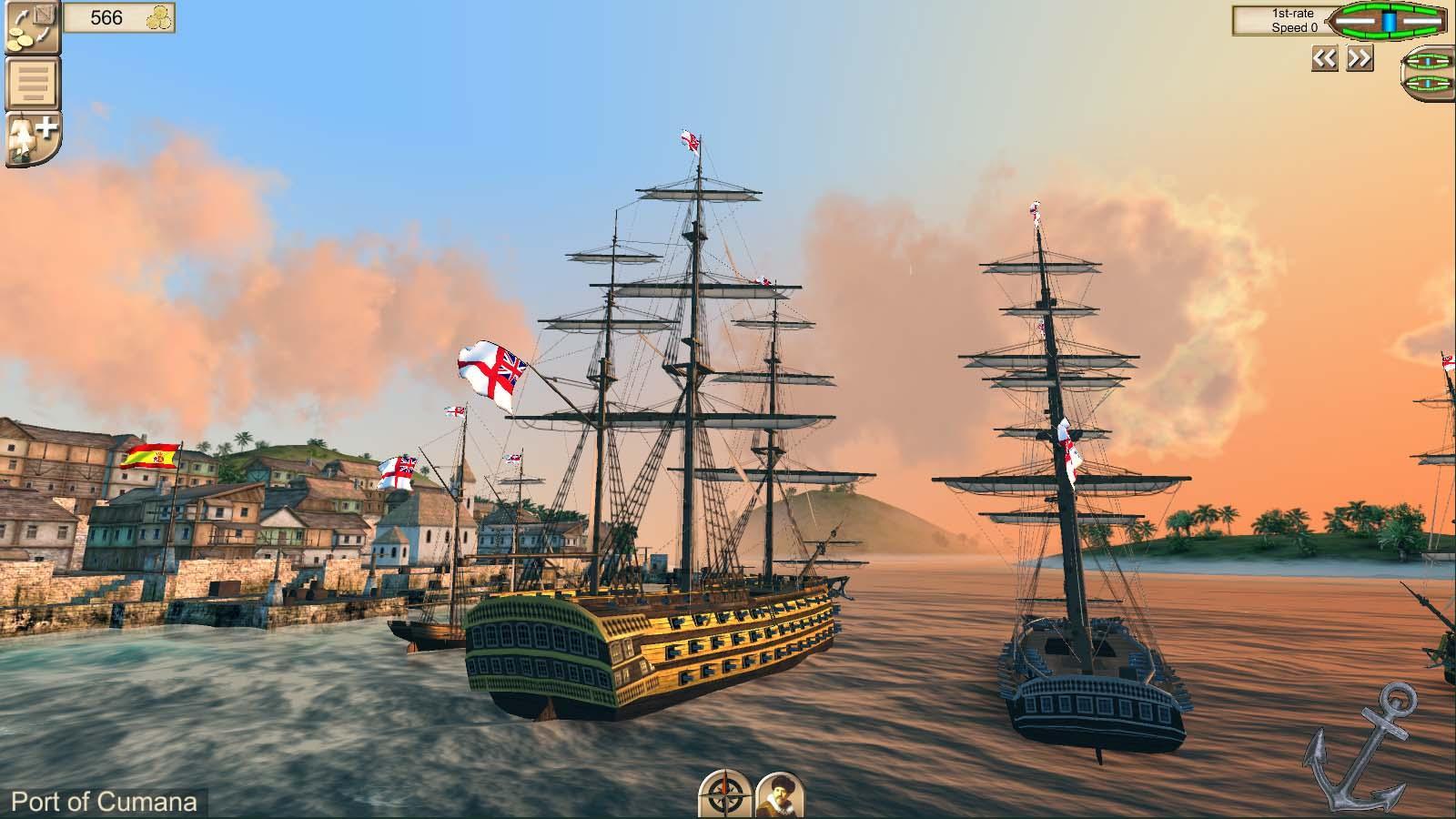Click the gold counter showing 566

107,15
